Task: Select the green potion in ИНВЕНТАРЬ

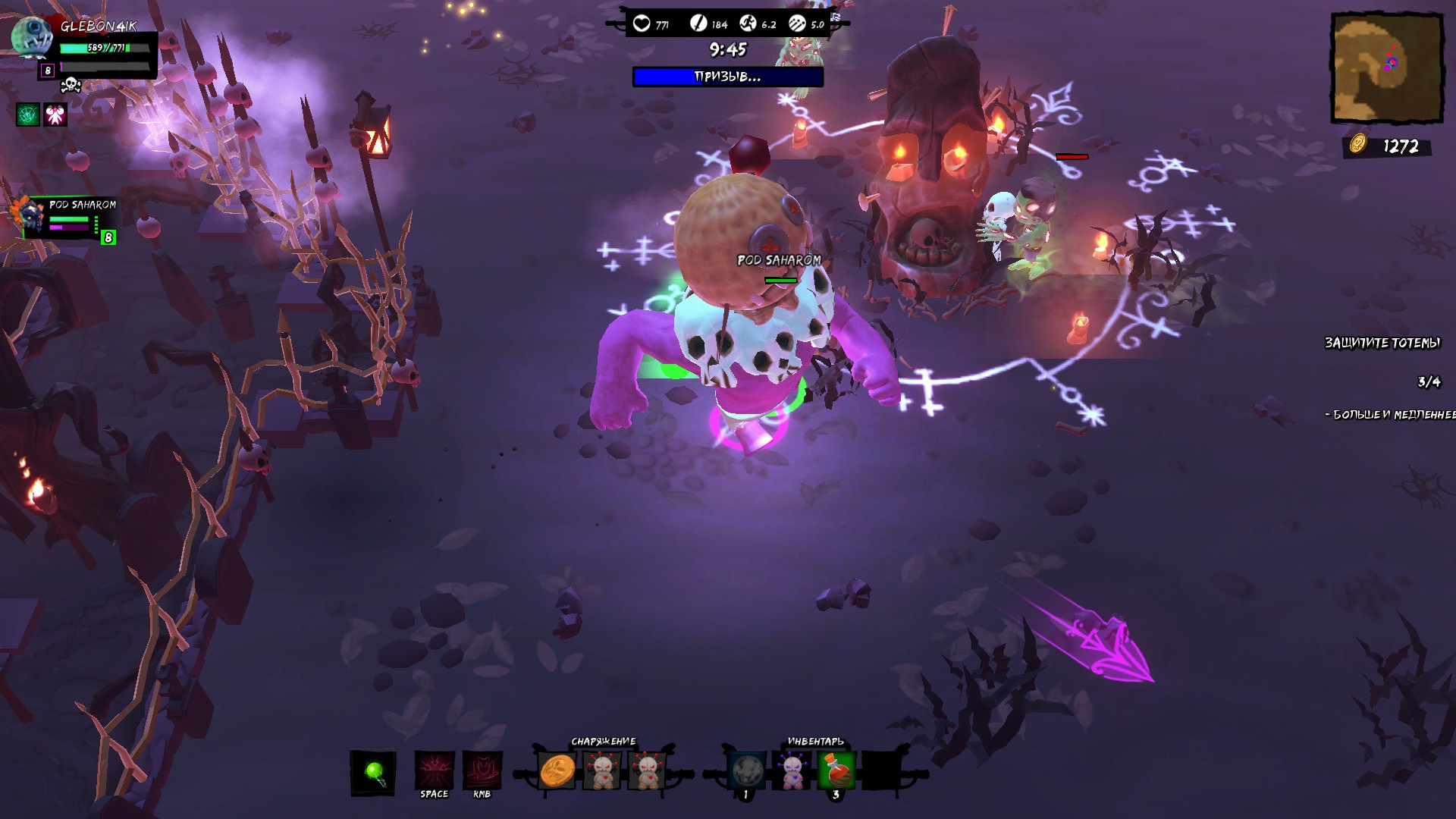Action: point(837,771)
